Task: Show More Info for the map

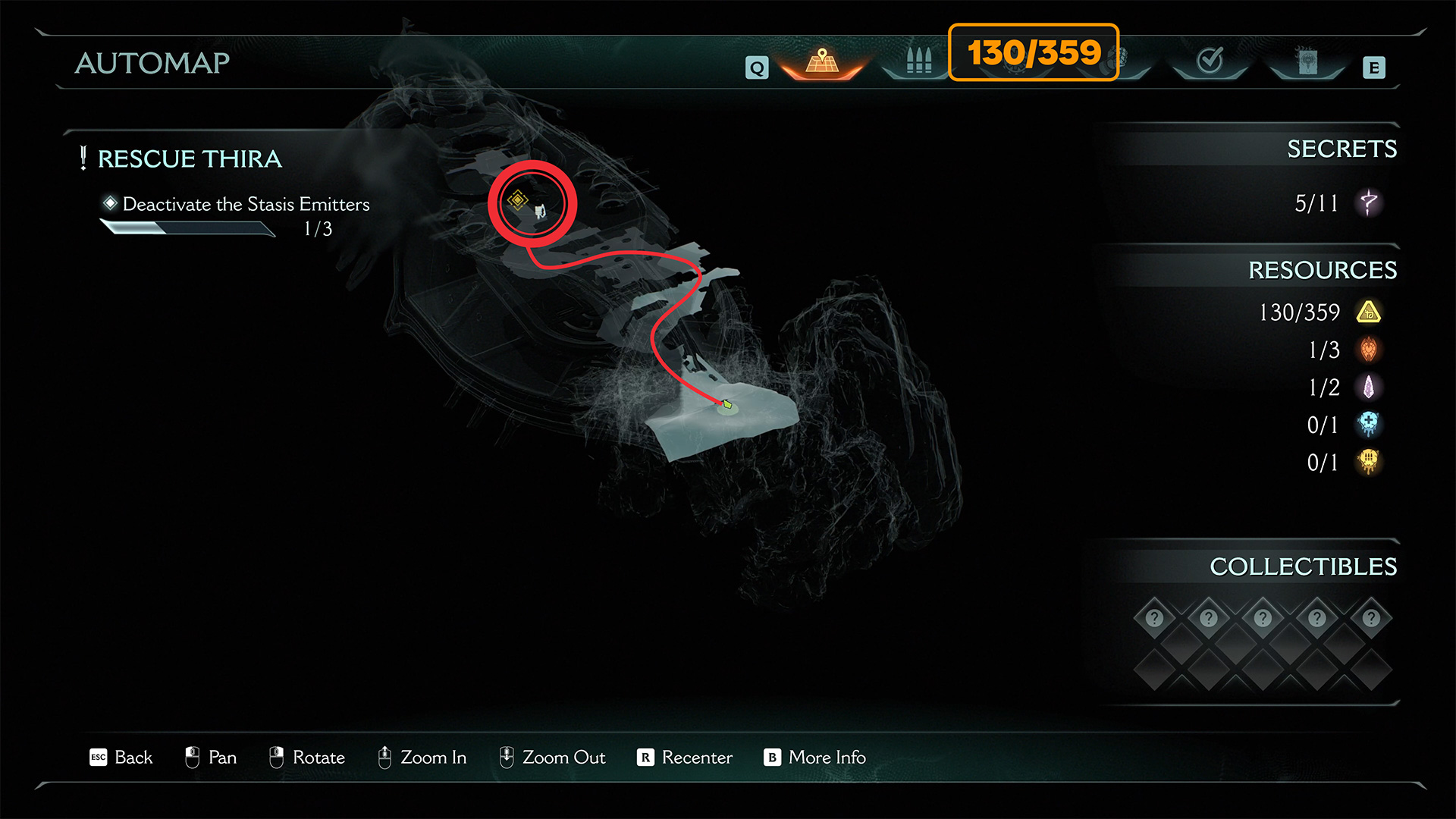Action: tap(815, 758)
